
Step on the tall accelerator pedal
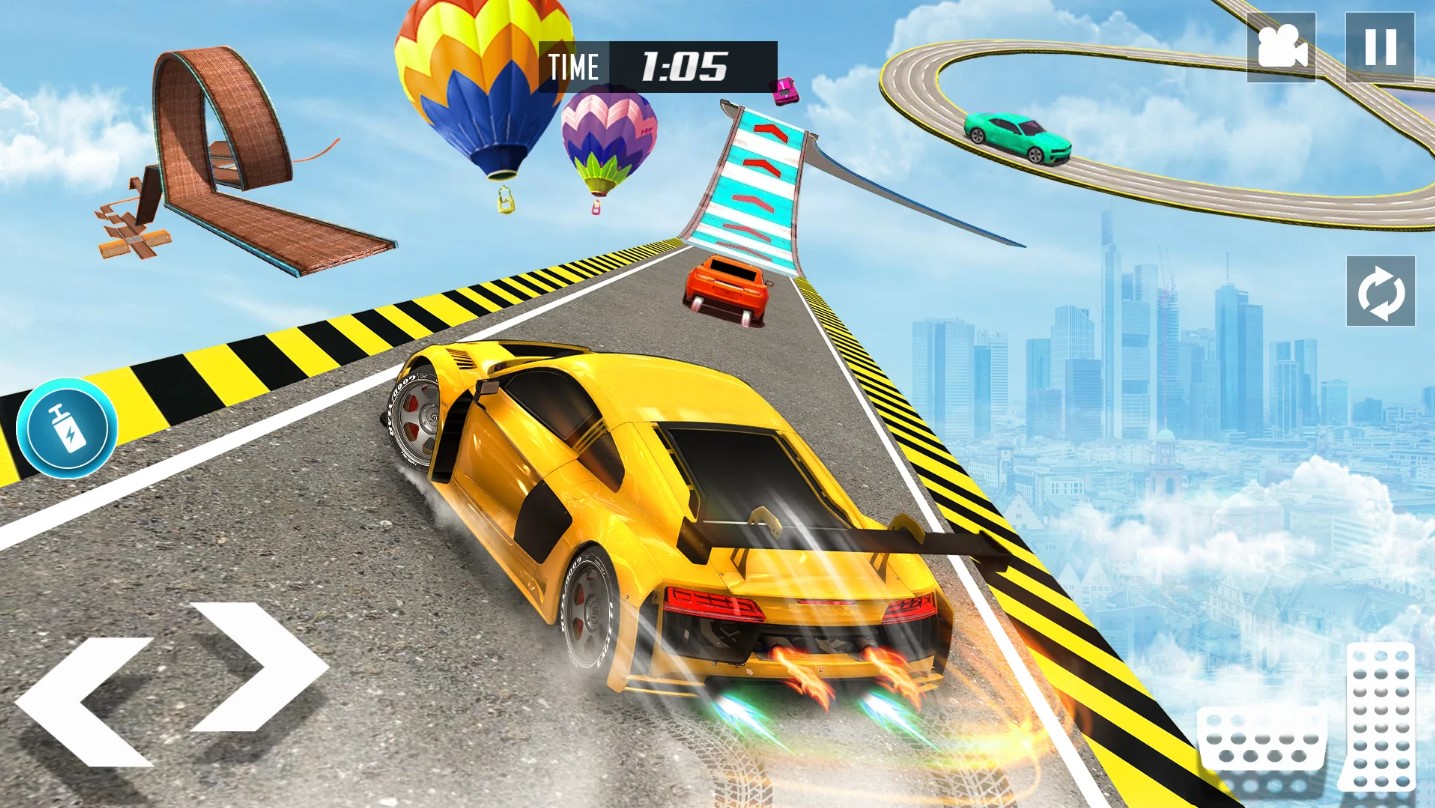point(1381,716)
